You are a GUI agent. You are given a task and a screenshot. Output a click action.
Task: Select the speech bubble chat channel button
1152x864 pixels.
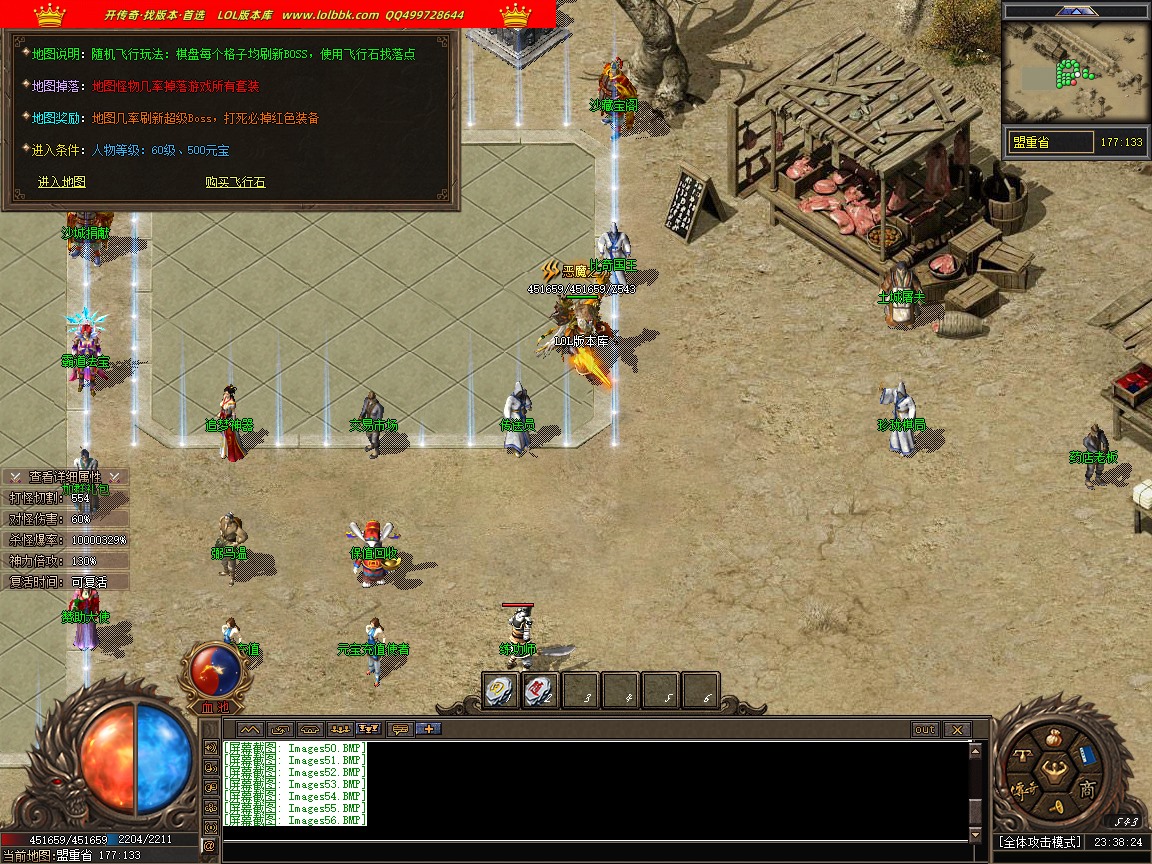[400, 729]
